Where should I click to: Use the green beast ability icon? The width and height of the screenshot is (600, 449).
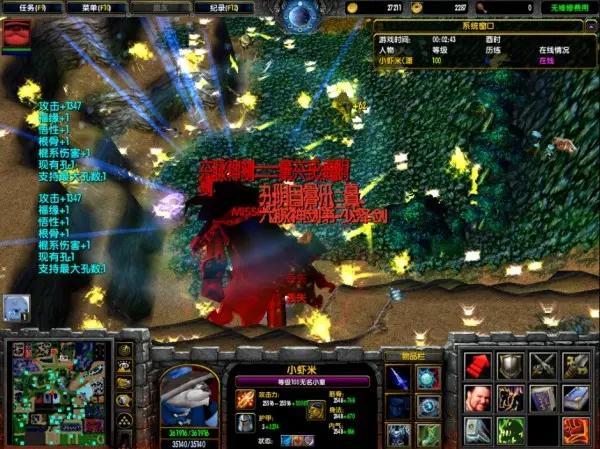(x=510, y=430)
